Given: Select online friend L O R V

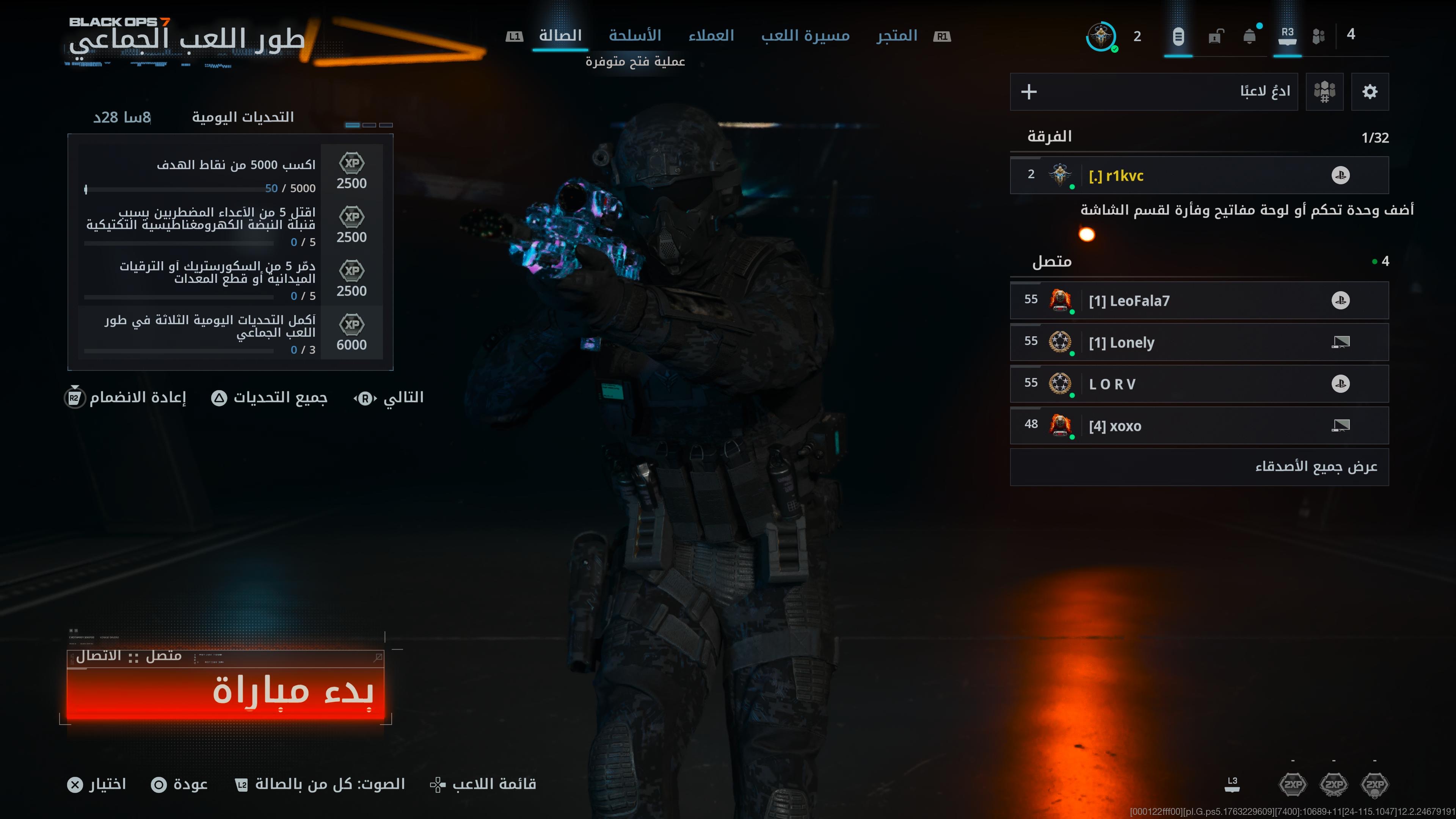Looking at the screenshot, I should click(x=1198, y=384).
